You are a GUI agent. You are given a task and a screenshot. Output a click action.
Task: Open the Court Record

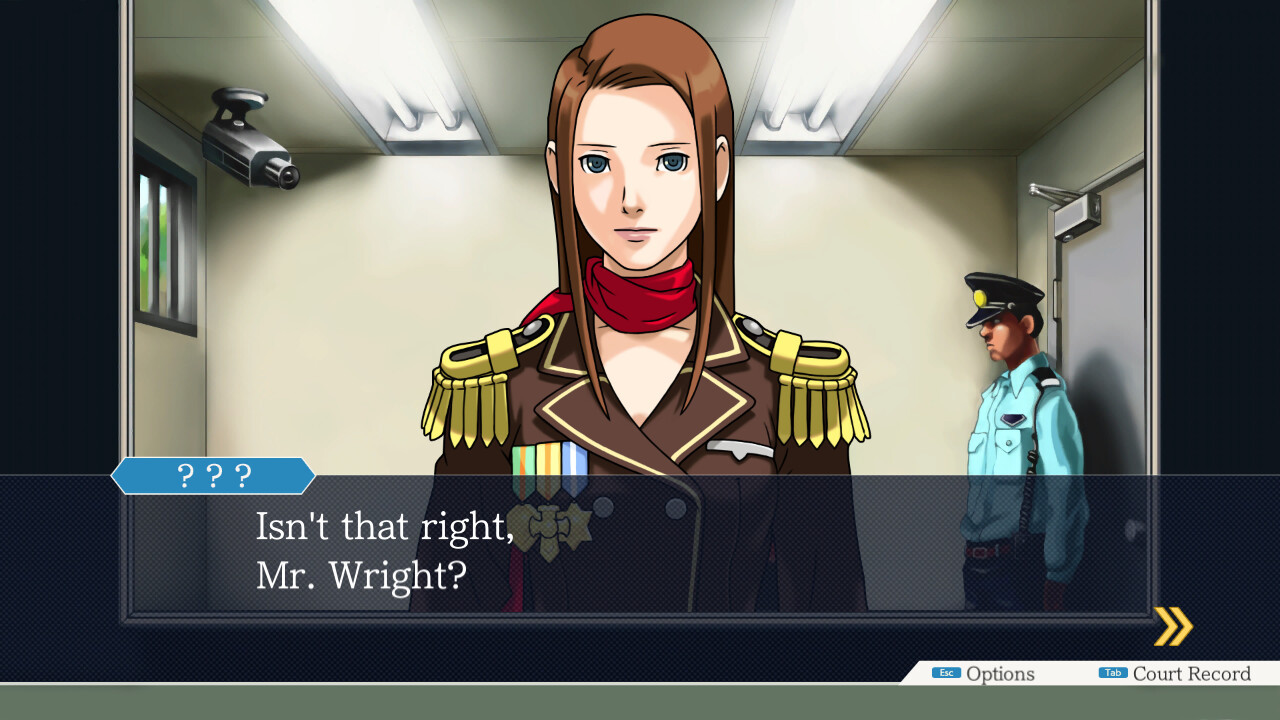1175,674
